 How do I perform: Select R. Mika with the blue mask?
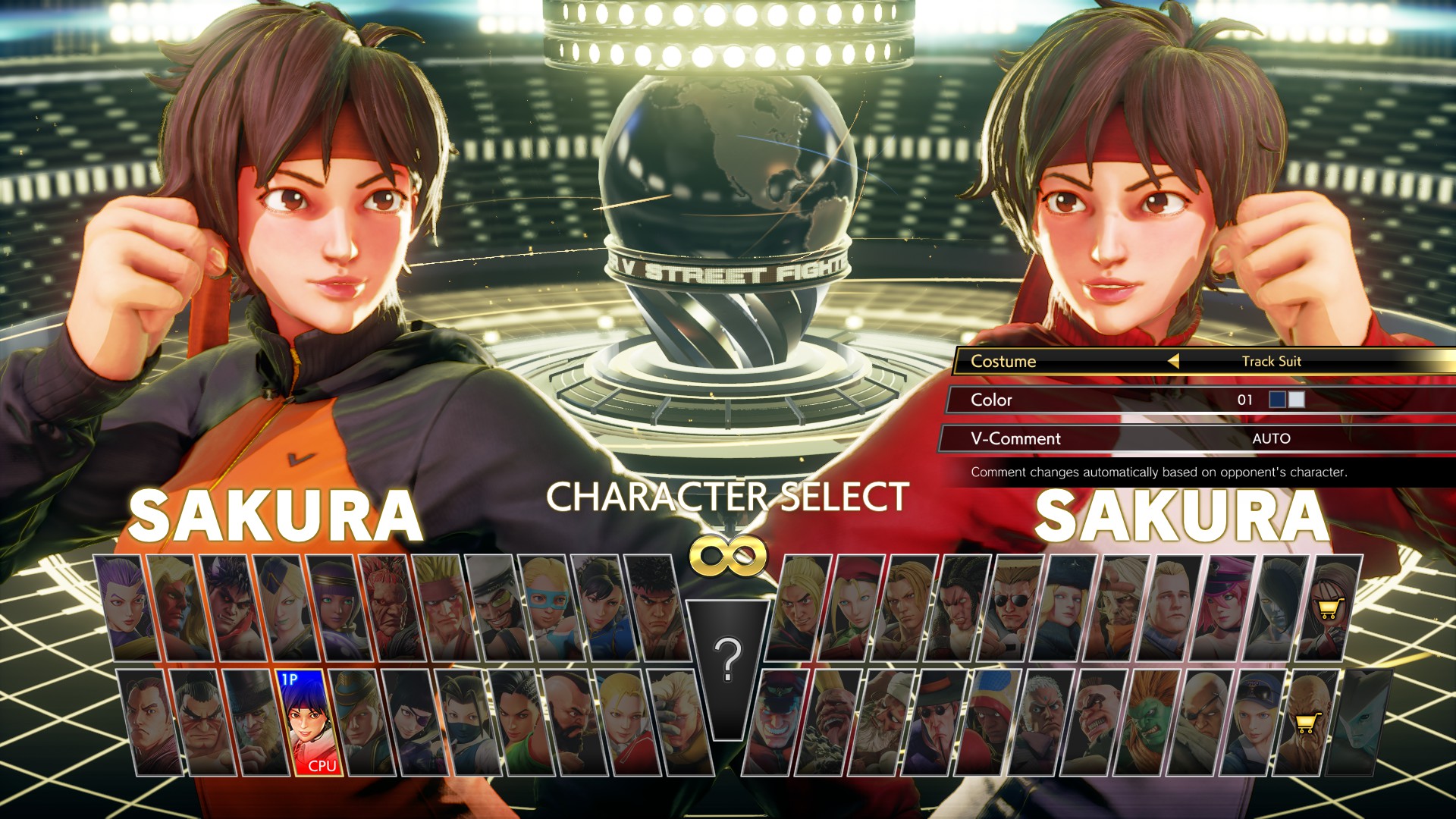pyautogui.click(x=550, y=608)
